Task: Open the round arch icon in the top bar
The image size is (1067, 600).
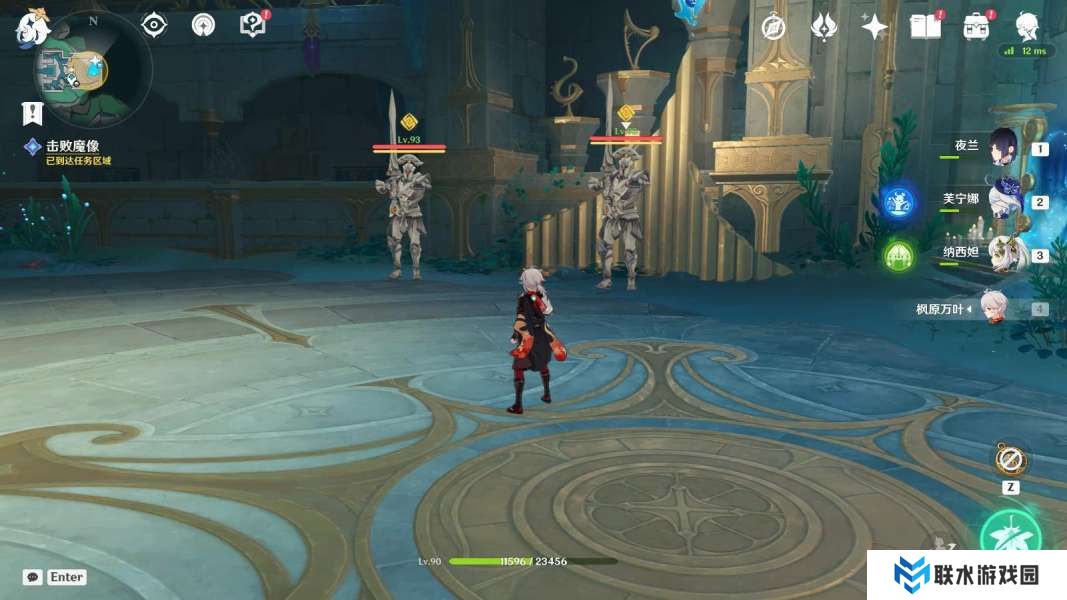Action: 203,25
